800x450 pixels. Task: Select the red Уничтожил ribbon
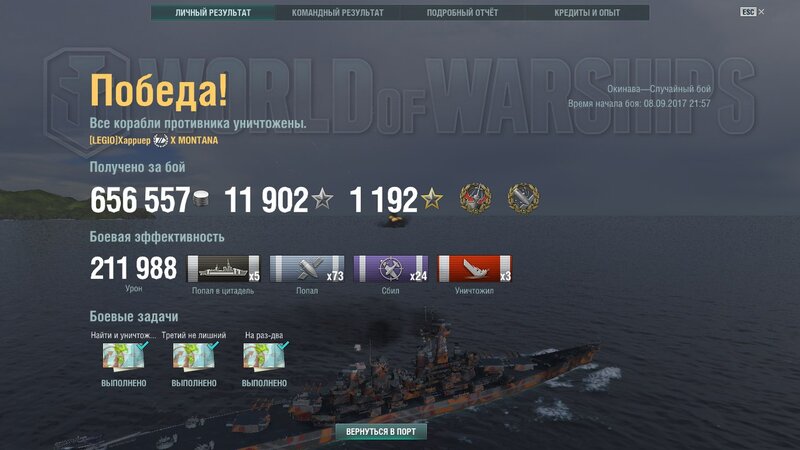point(475,268)
